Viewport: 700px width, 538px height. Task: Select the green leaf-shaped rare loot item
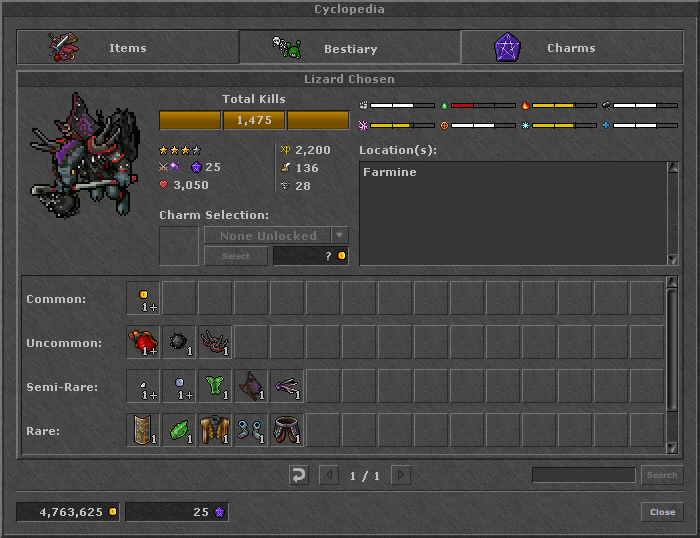pos(179,430)
